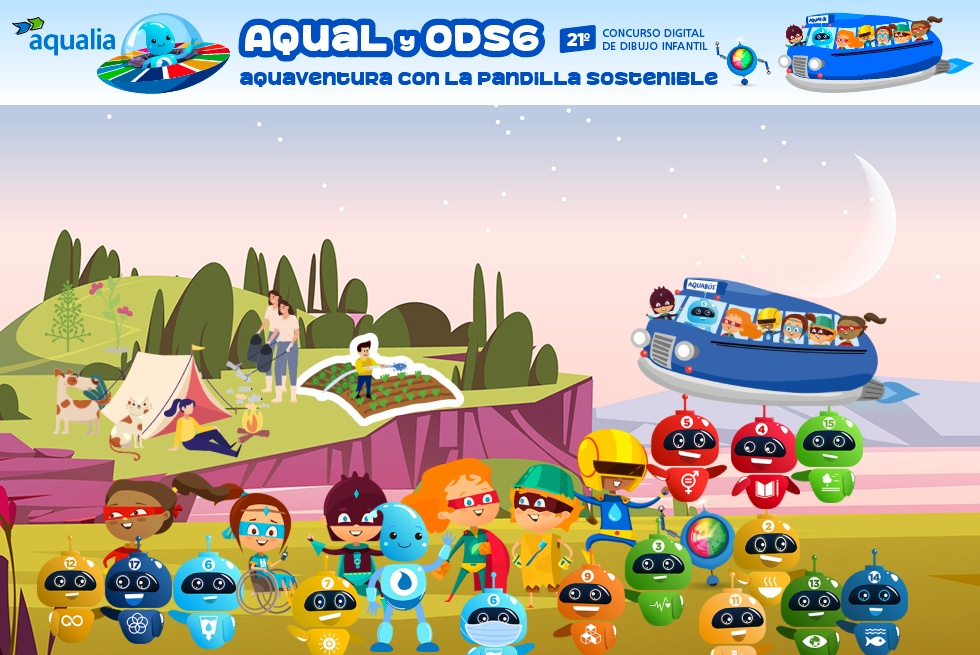Select the orange robot numbered 9
Screen dimensions: 980x655
[590, 607]
